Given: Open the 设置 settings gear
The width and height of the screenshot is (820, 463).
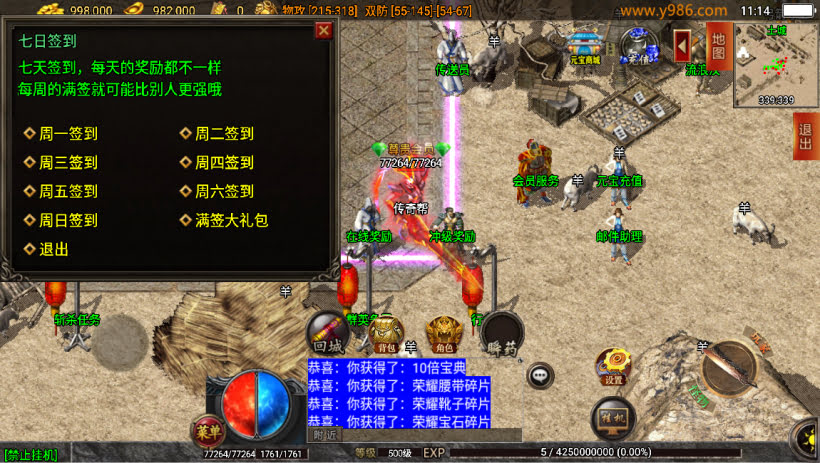Looking at the screenshot, I should (x=613, y=367).
